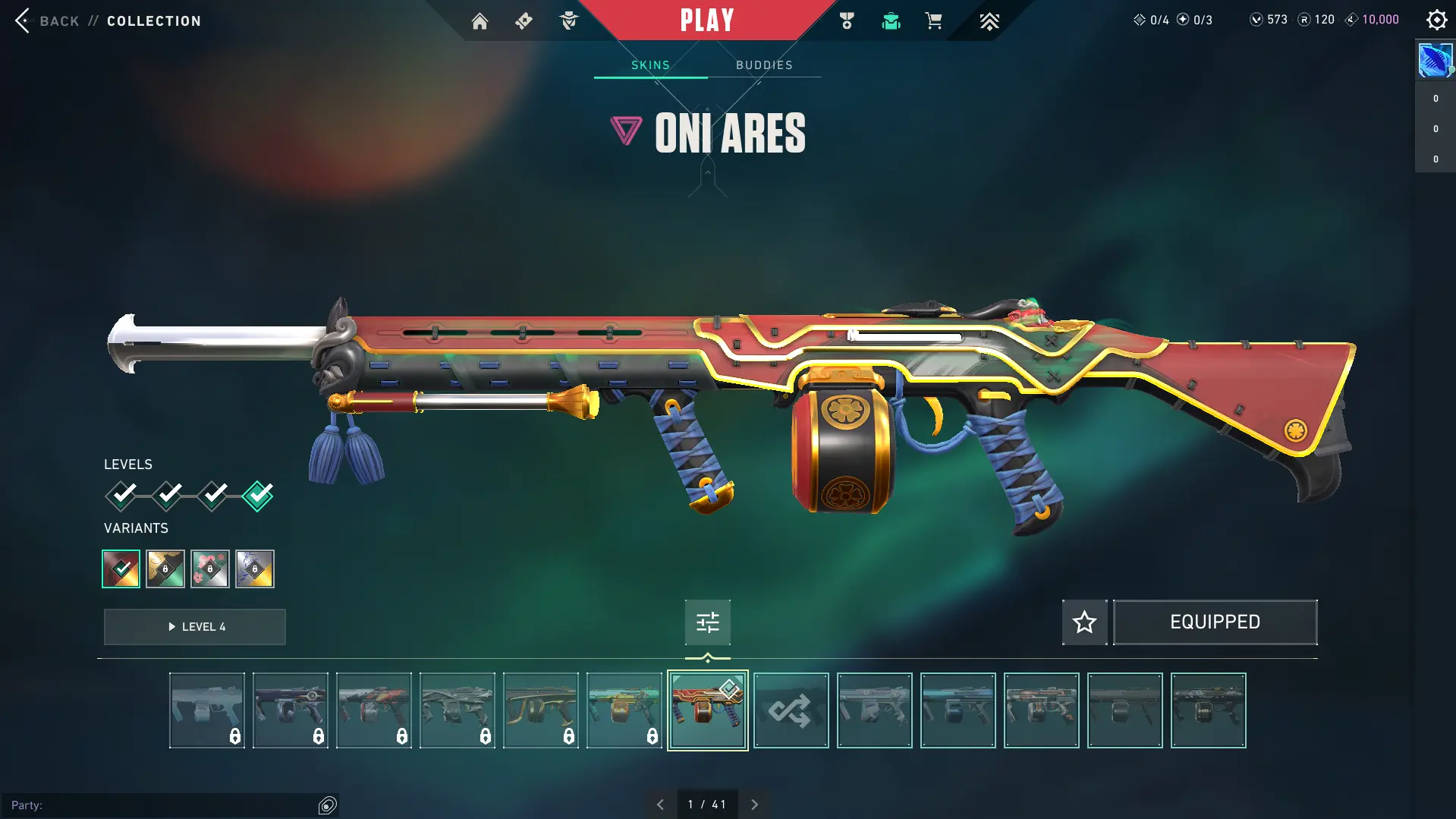This screenshot has height=819, width=1456.
Task: Favorite this skin with the star button
Action: click(x=1084, y=622)
